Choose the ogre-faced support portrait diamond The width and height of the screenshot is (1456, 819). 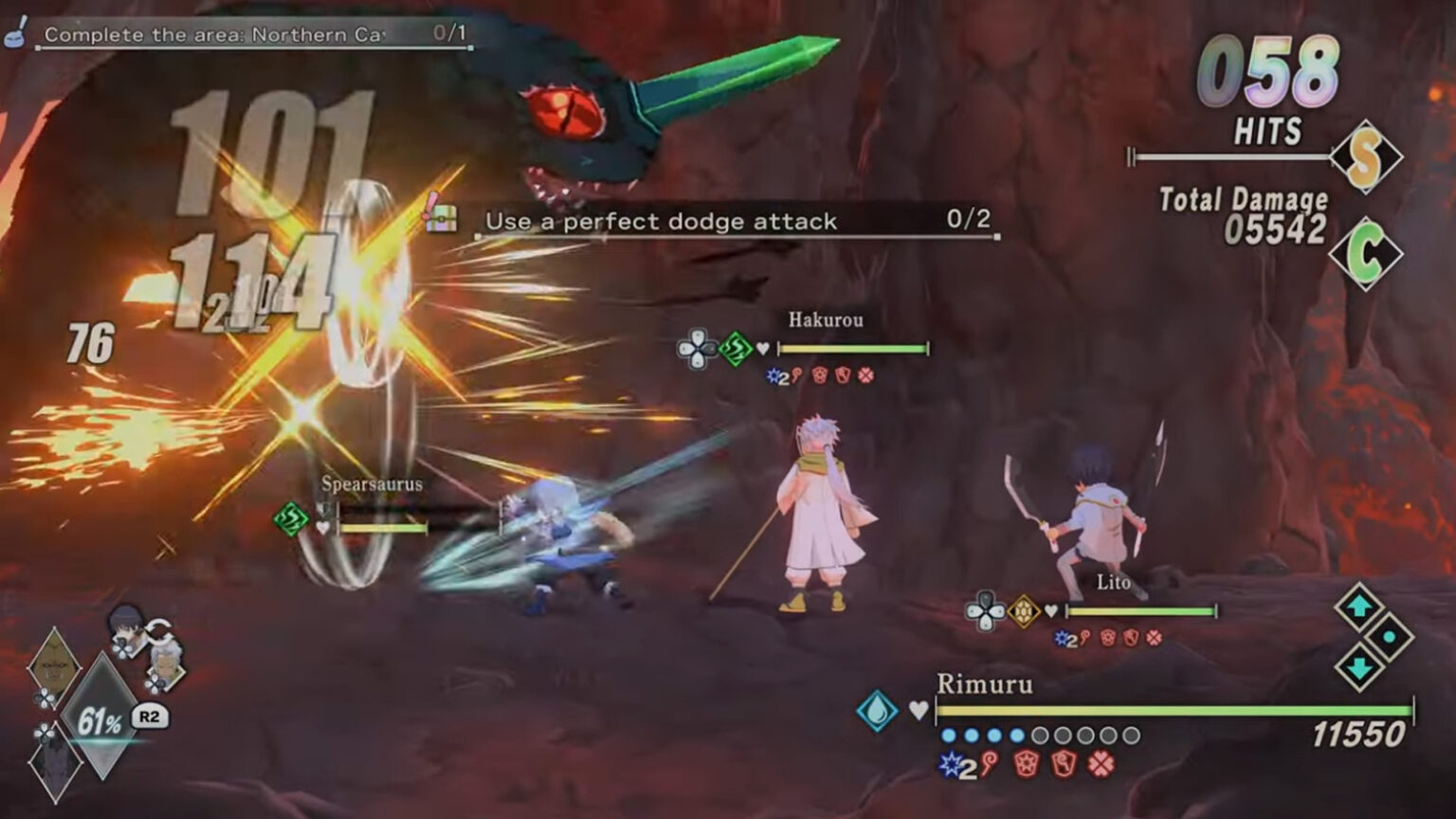click(x=54, y=667)
